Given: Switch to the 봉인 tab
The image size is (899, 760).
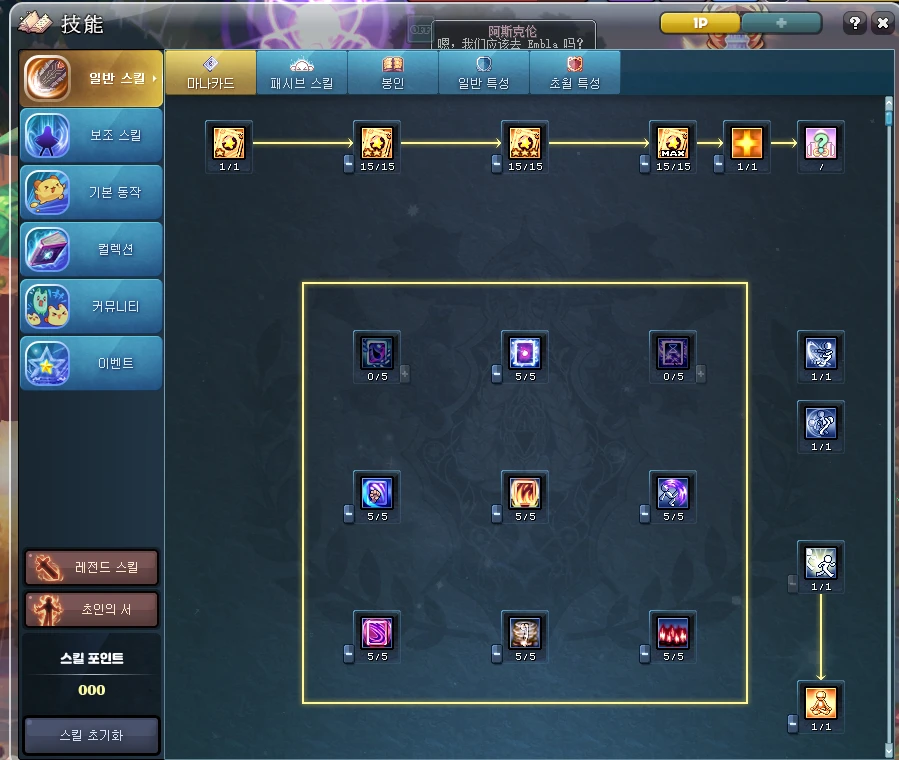Looking at the screenshot, I should point(393,73).
